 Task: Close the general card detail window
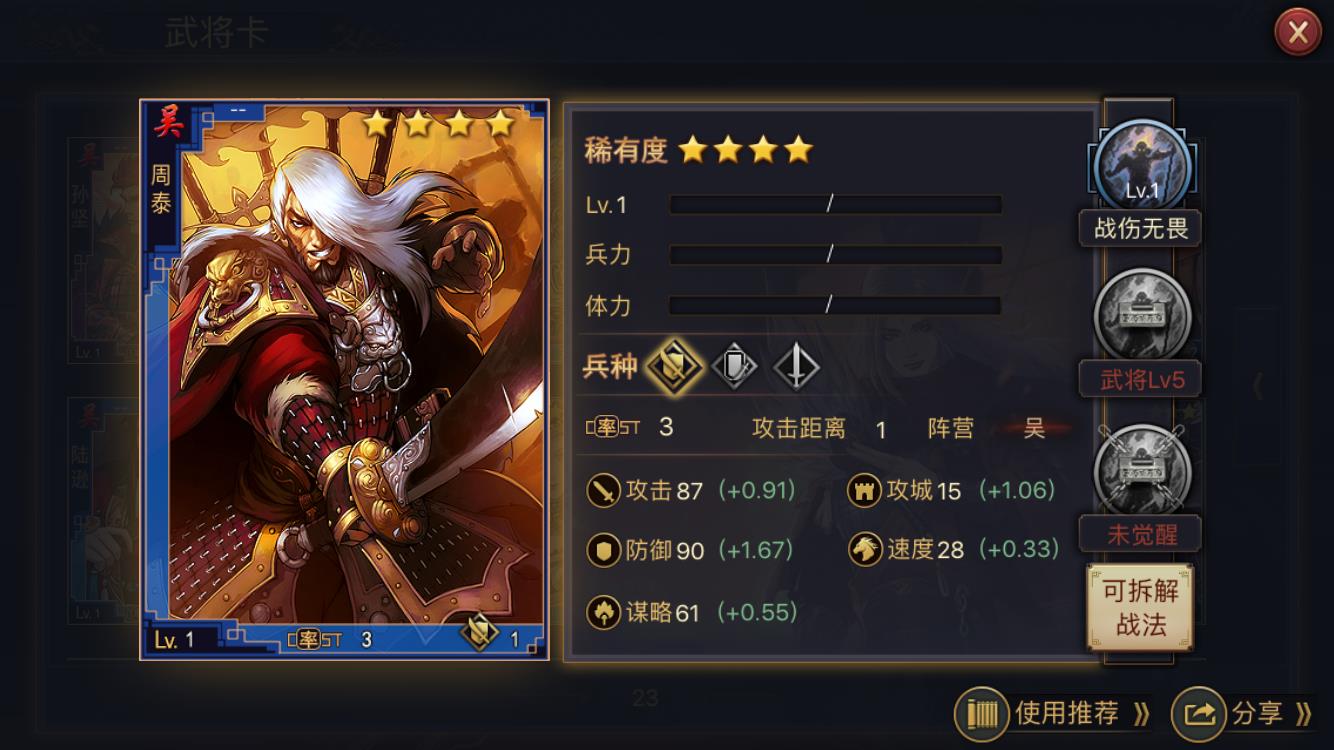[x=1297, y=33]
